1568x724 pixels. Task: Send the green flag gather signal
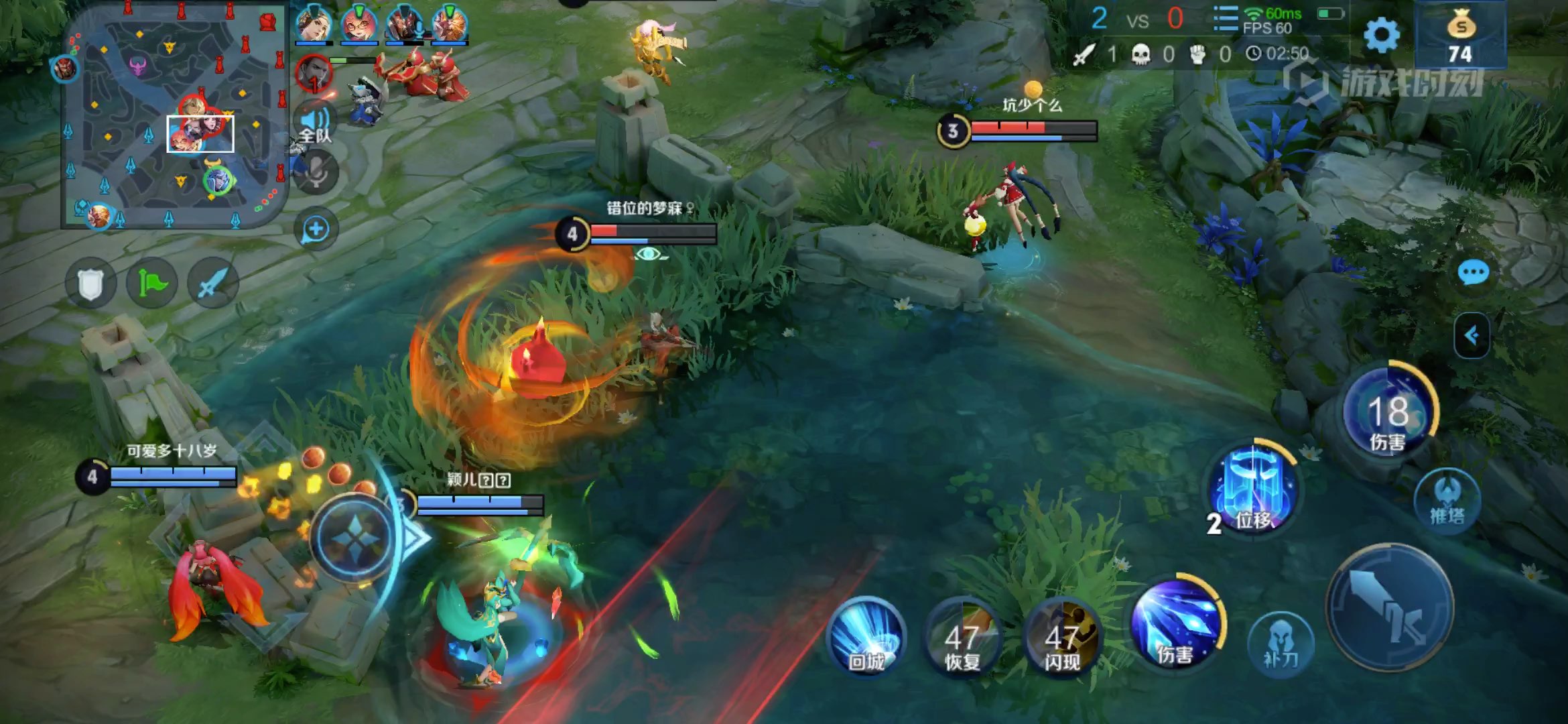point(152,284)
